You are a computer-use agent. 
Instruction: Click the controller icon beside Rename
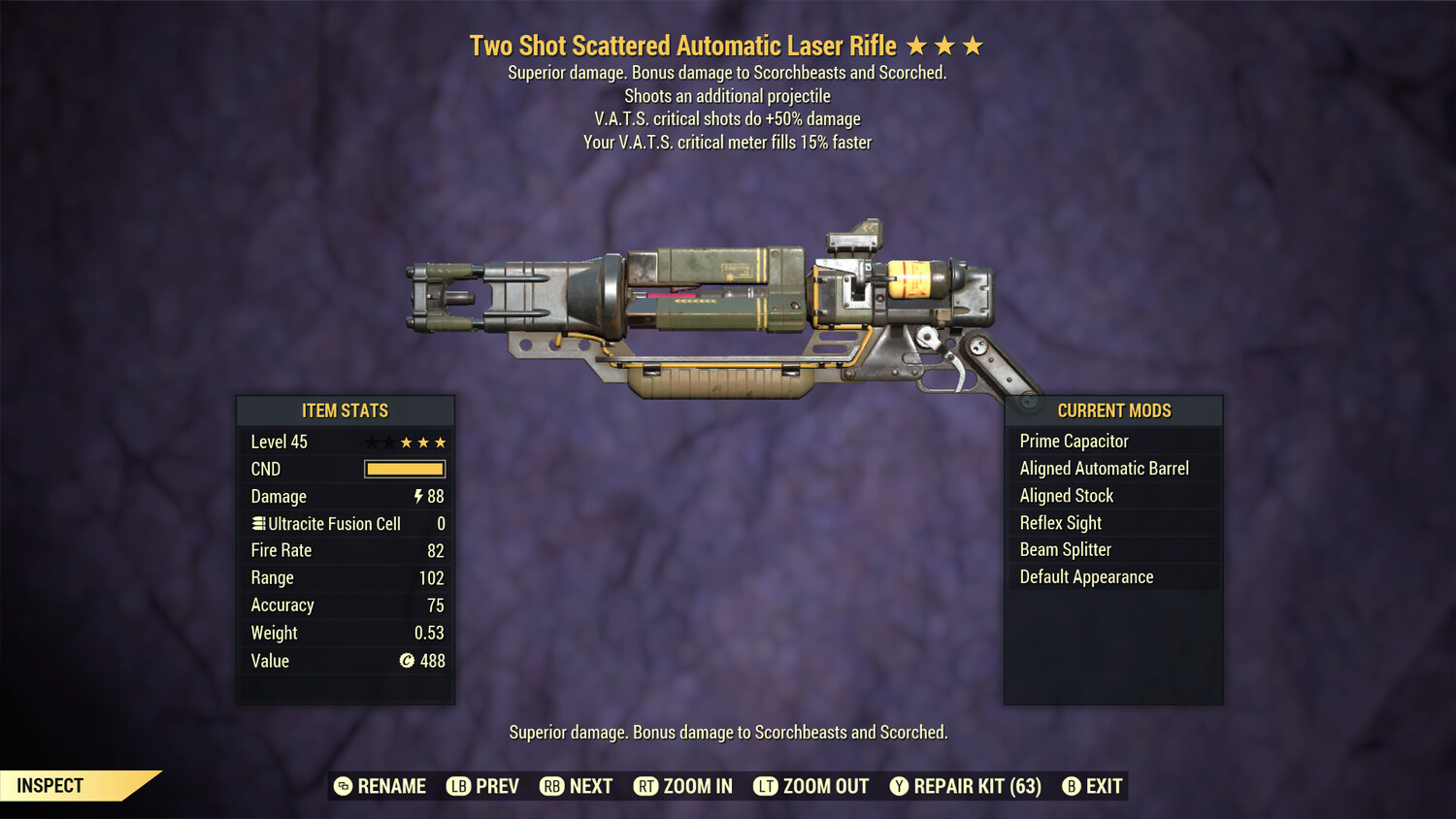tap(343, 786)
